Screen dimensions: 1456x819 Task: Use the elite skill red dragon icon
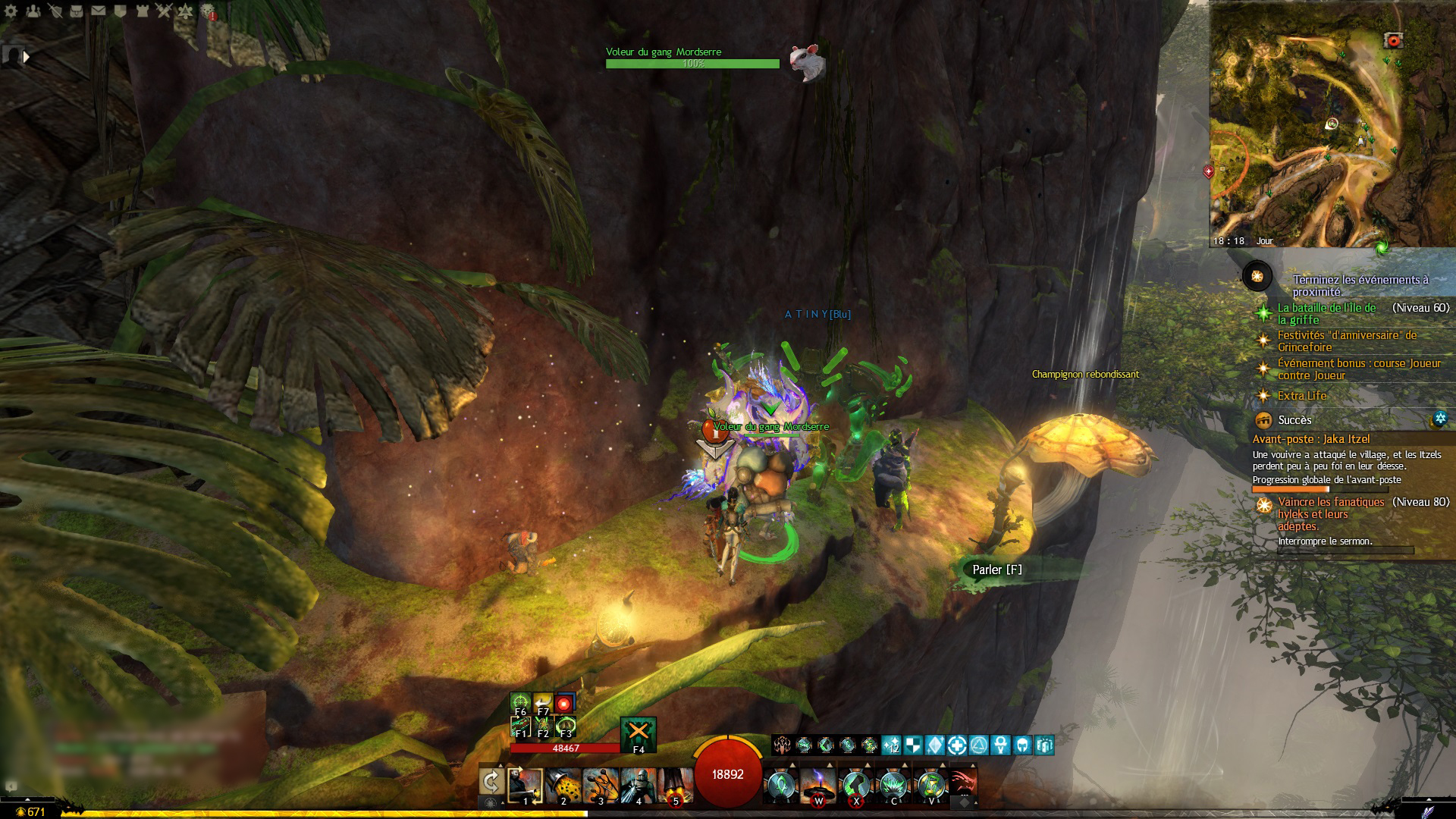point(962,784)
